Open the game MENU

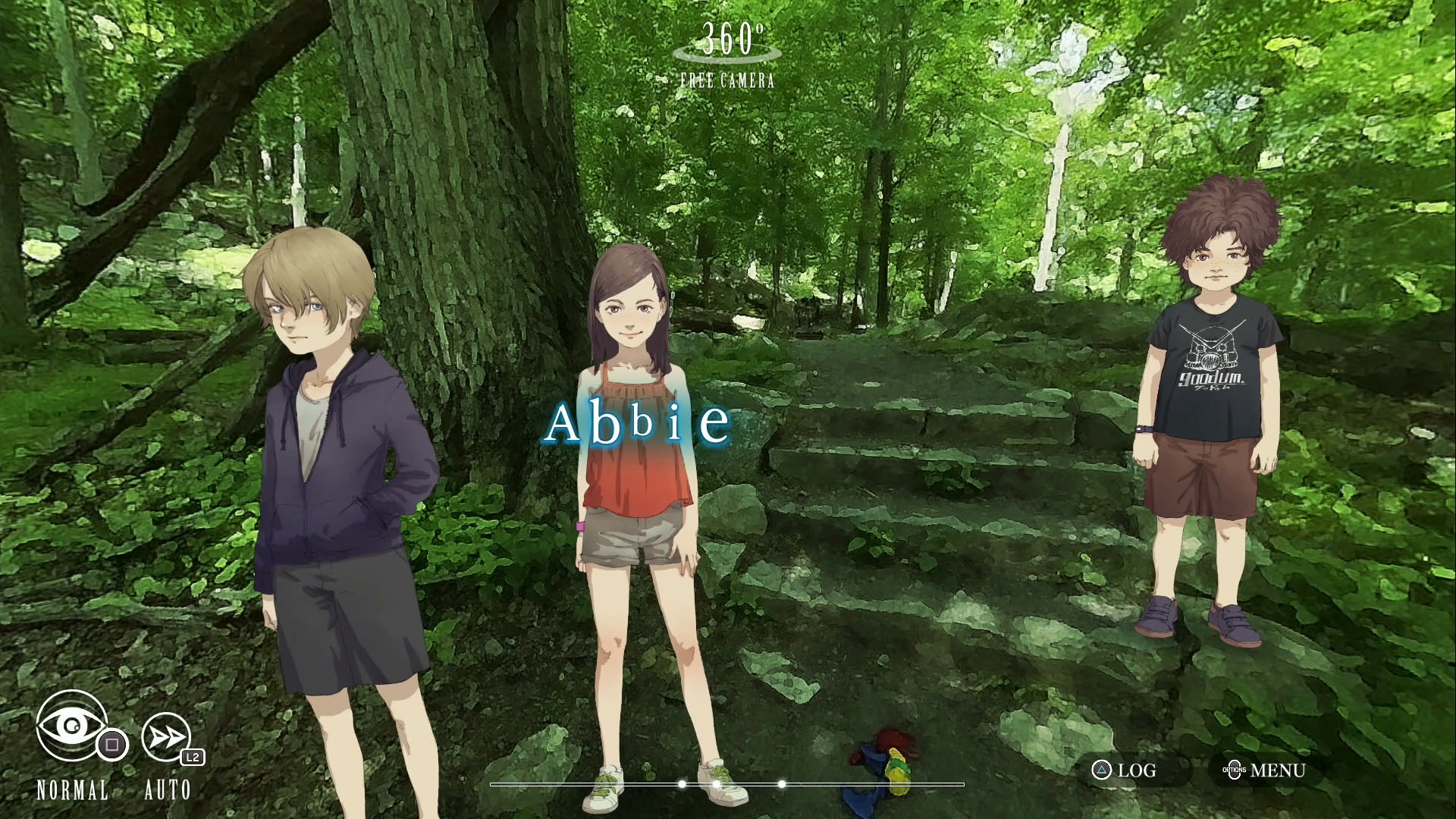click(1279, 770)
